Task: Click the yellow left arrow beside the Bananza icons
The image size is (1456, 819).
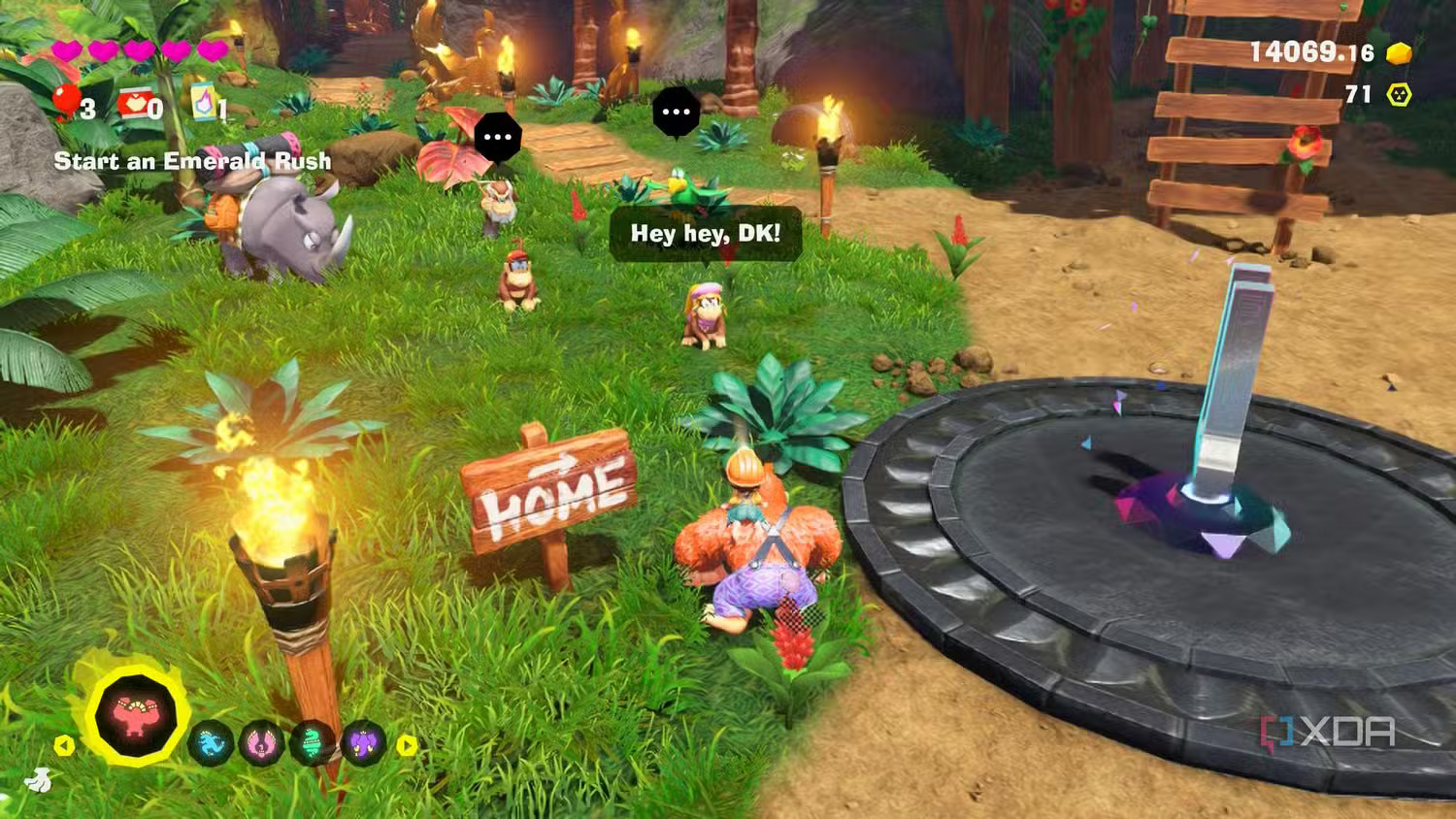Action: point(64,745)
